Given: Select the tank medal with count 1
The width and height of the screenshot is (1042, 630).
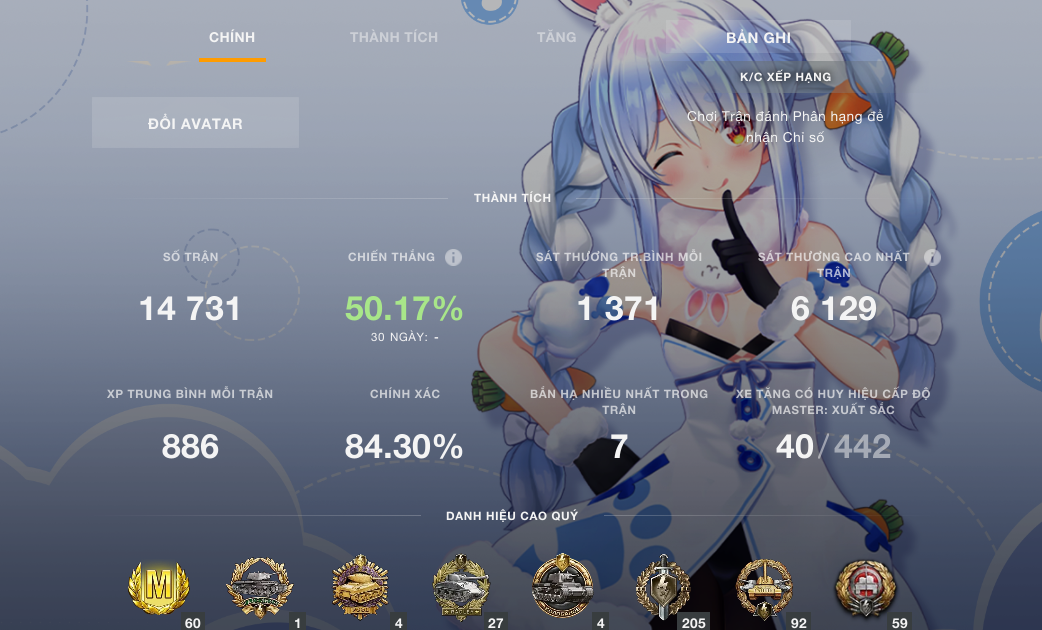Looking at the screenshot, I should pyautogui.click(x=260, y=587).
